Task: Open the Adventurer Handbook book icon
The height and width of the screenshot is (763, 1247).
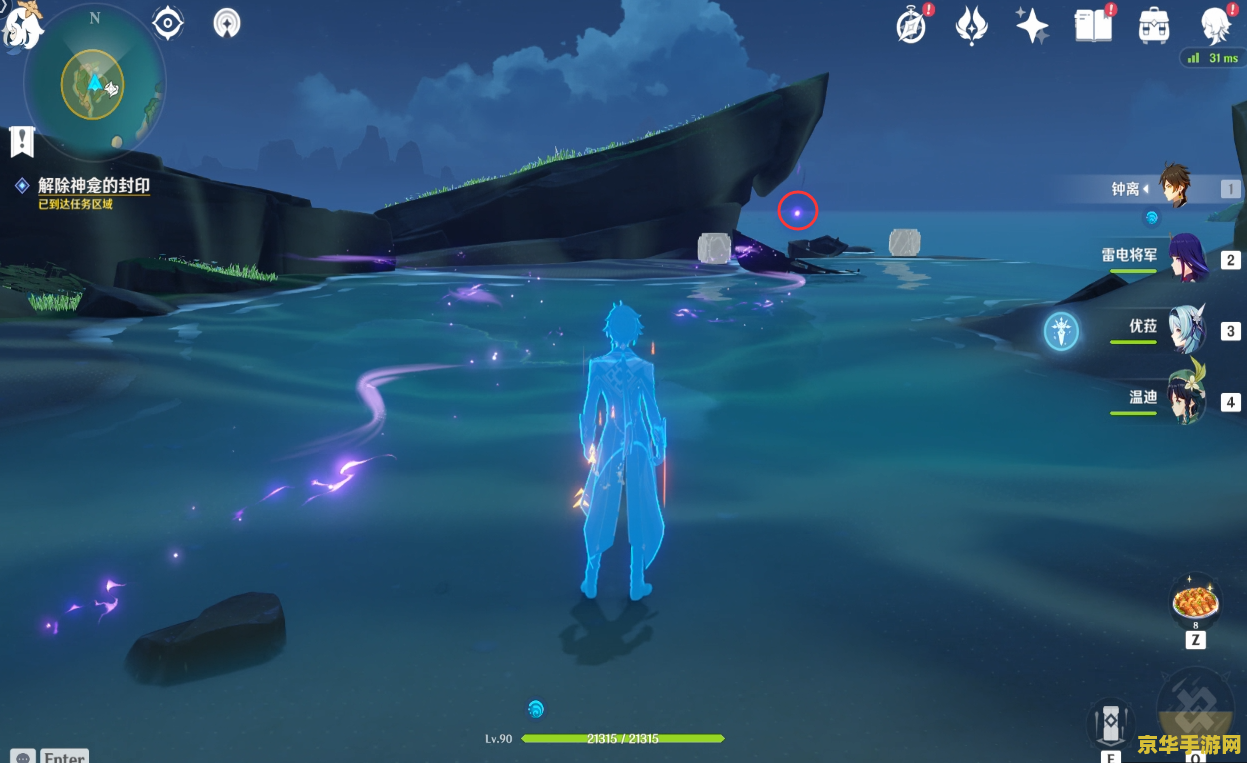Action: coord(1094,25)
